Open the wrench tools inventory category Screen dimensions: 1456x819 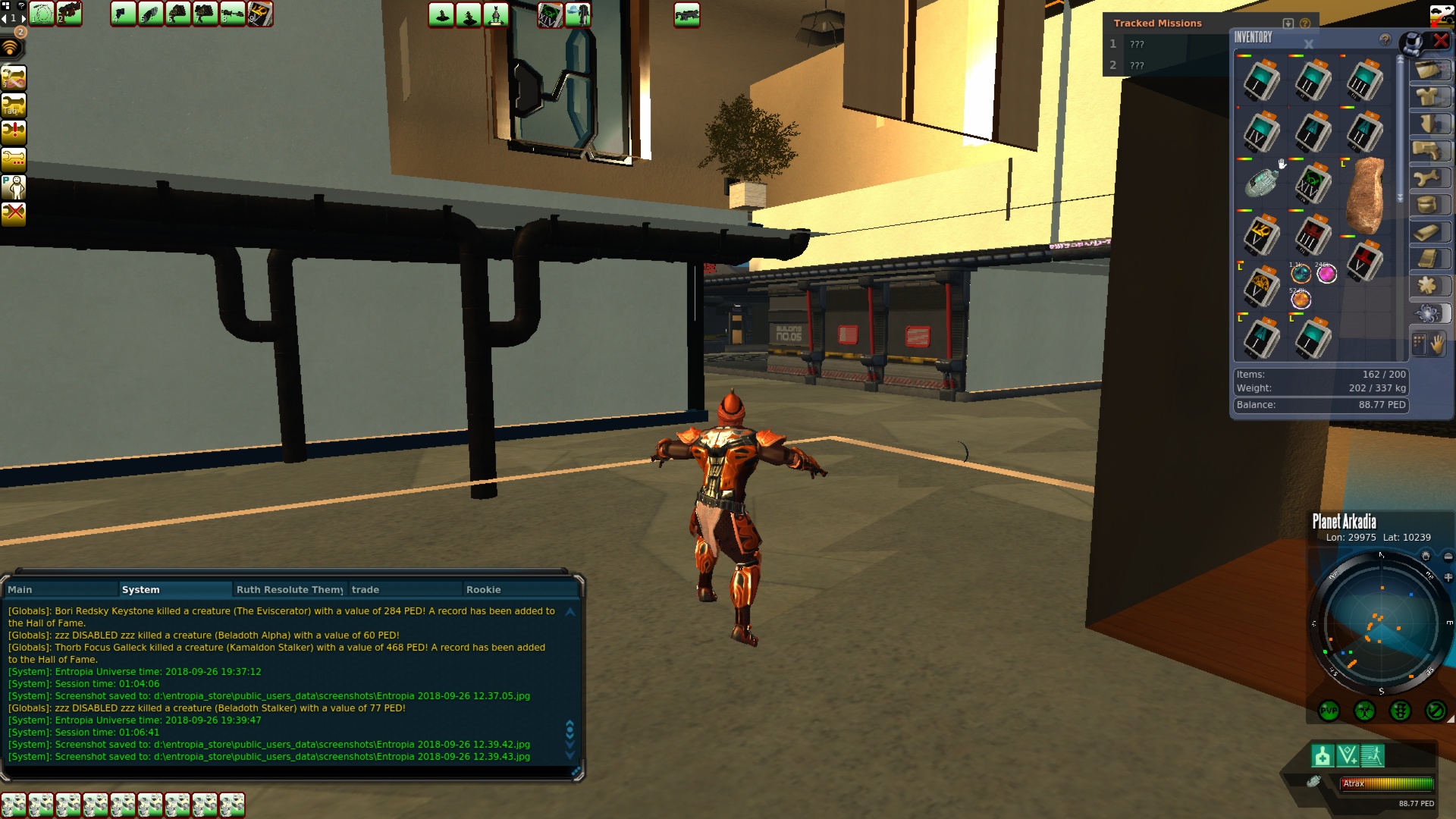(1428, 178)
